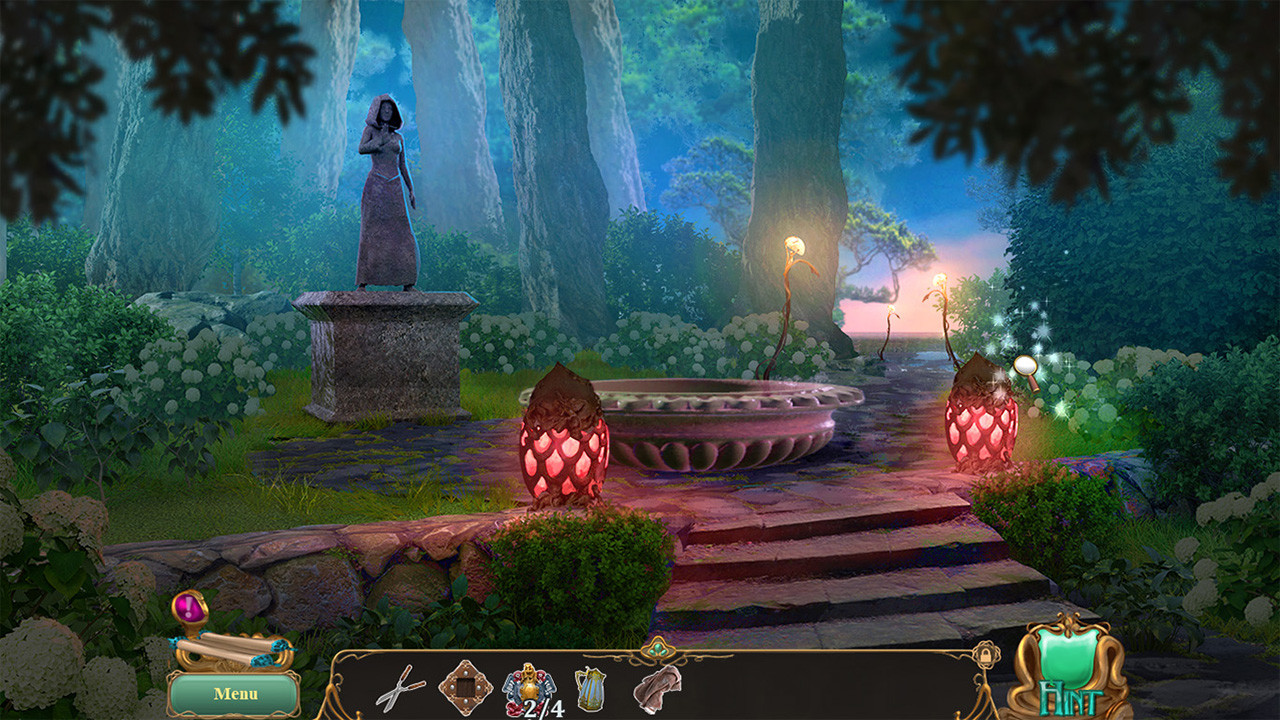The width and height of the screenshot is (1280, 720).
Task: Click the pink exclamation objective marker
Action: pos(189,603)
